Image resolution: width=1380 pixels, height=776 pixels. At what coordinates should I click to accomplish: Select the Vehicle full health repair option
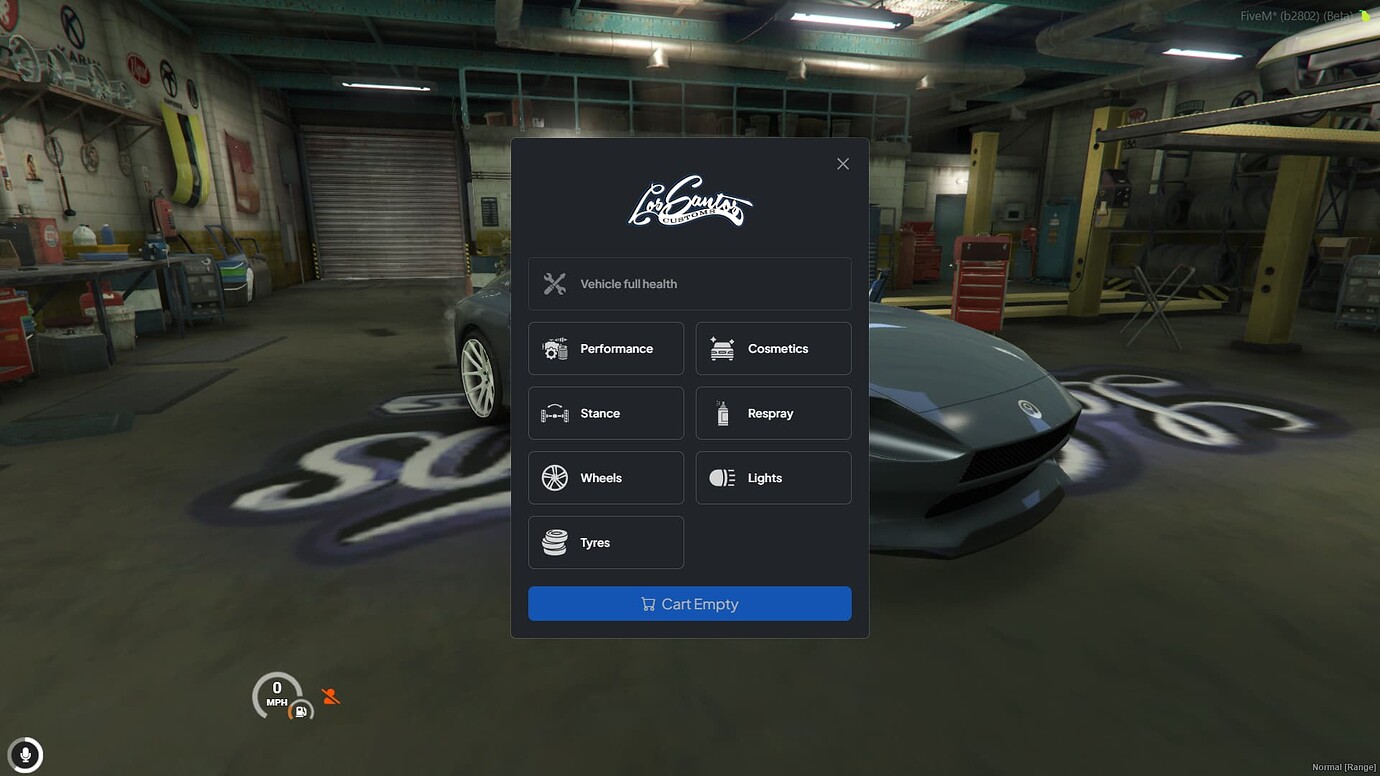(x=689, y=283)
